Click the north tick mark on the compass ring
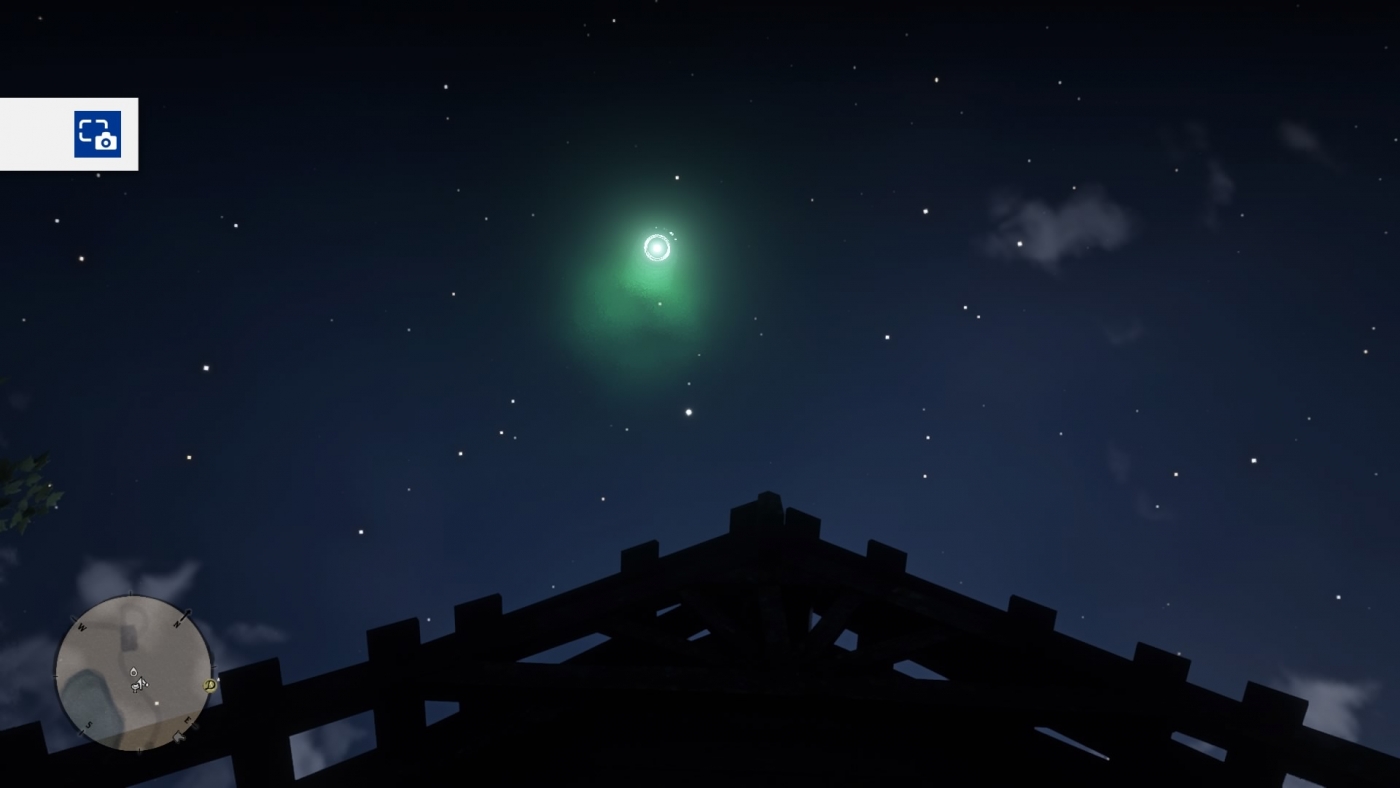The height and width of the screenshot is (788, 1400). tap(186, 613)
